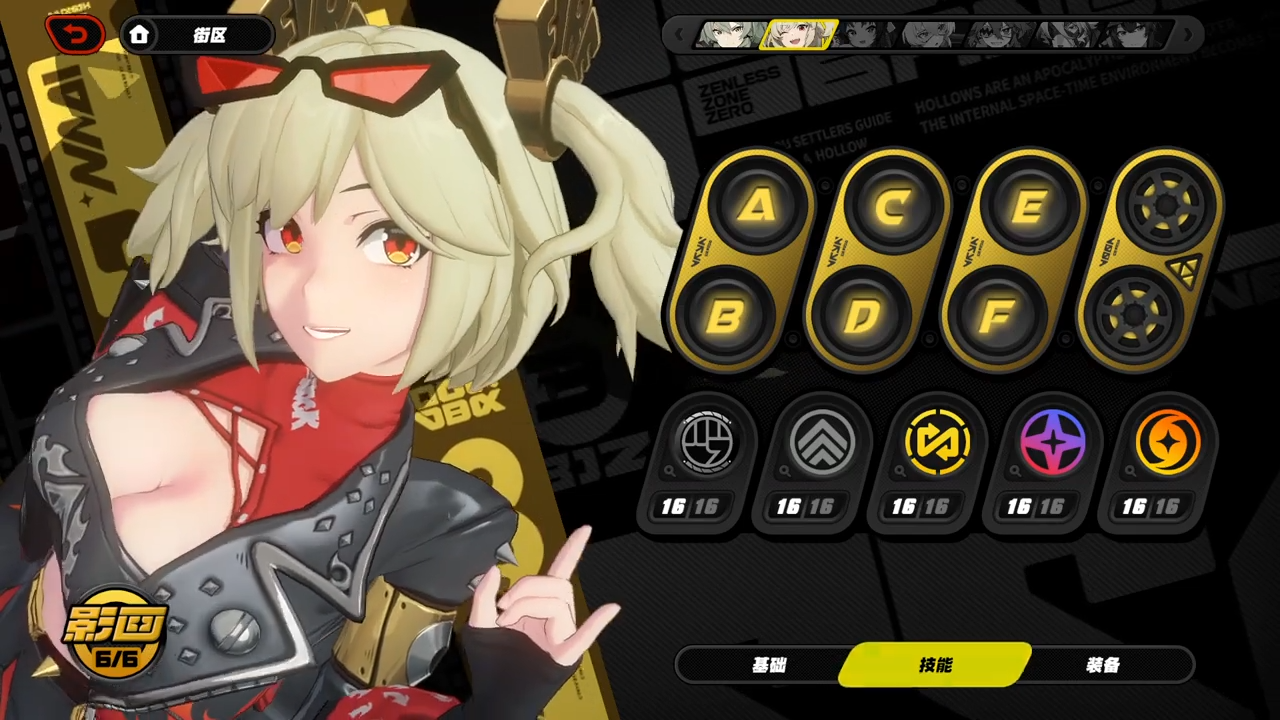The width and height of the screenshot is (1280, 720).
Task: Open the yellow swap assist skill
Action: (x=936, y=441)
